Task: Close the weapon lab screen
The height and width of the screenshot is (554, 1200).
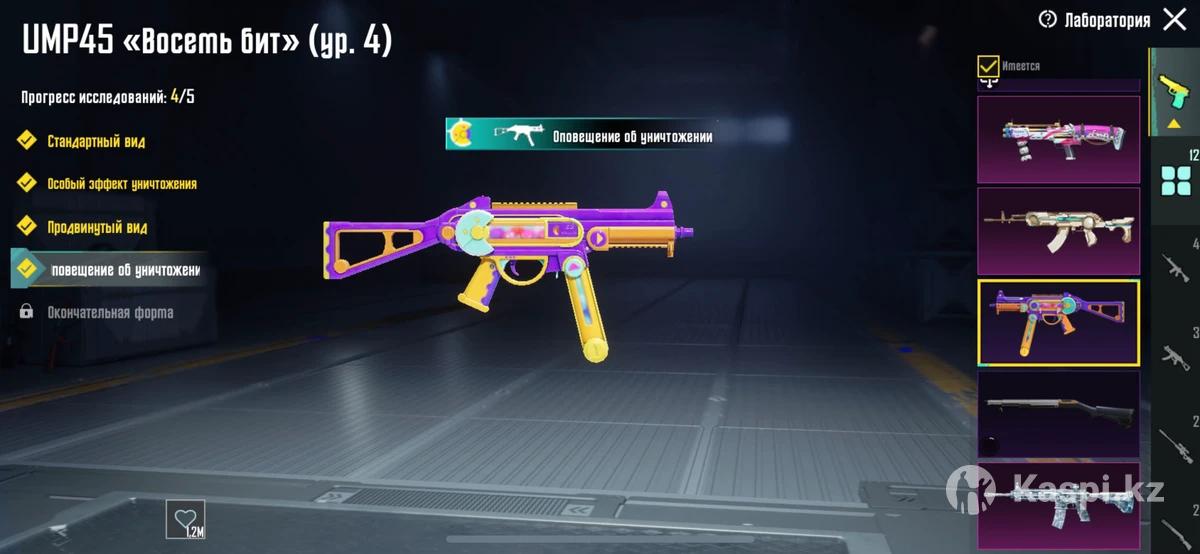Action: click(1175, 20)
